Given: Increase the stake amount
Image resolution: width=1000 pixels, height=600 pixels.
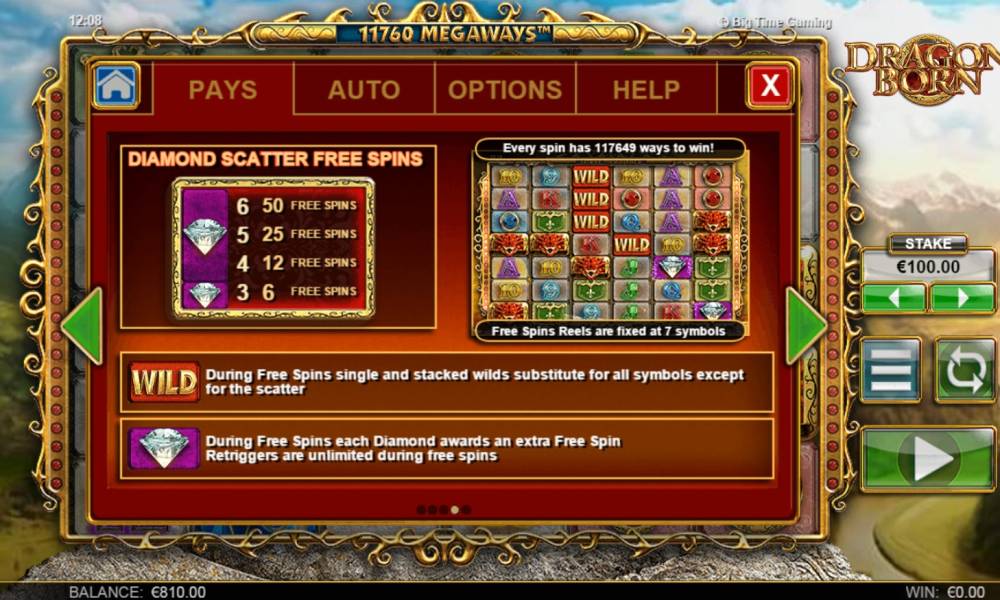Looking at the screenshot, I should pyautogui.click(x=962, y=298).
